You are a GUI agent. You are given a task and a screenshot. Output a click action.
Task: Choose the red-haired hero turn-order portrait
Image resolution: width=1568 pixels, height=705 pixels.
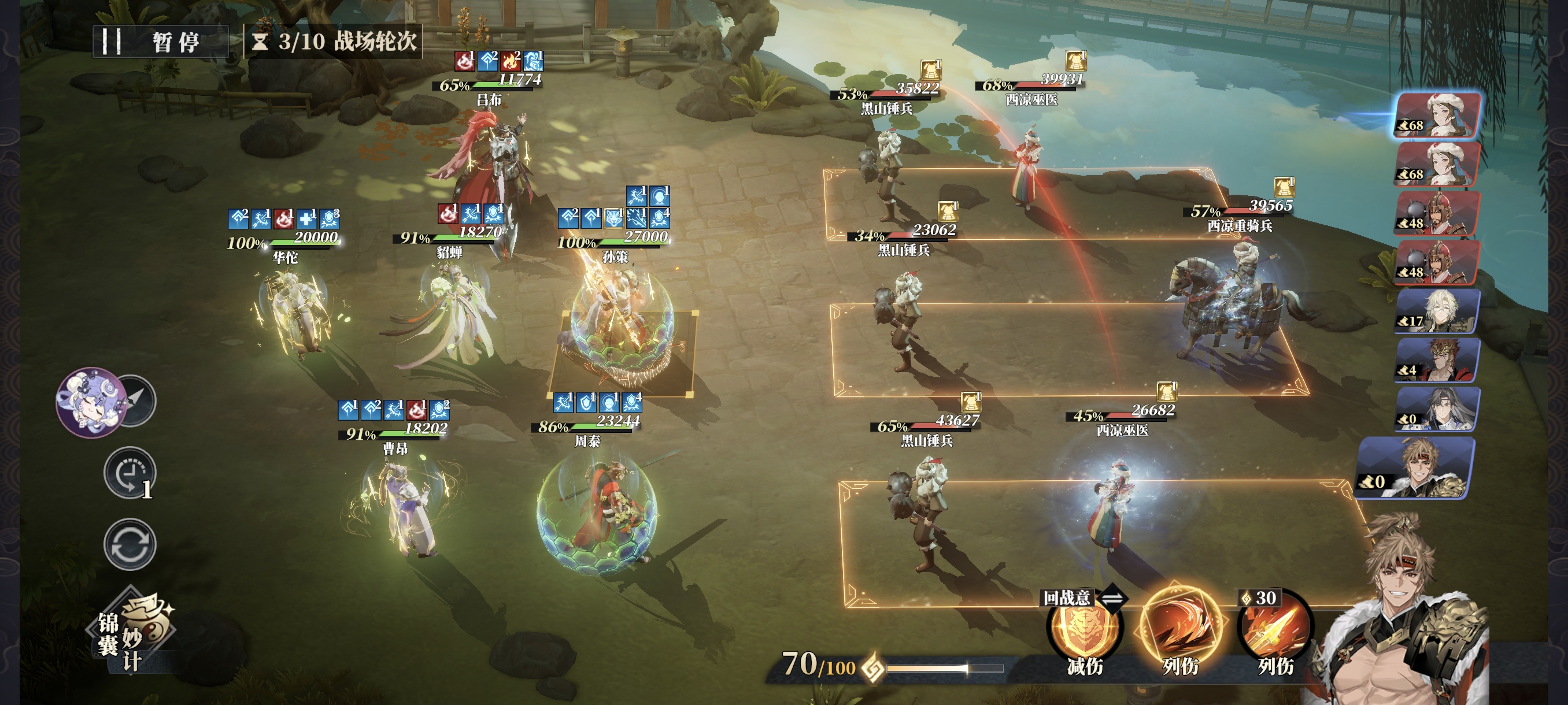[1437, 360]
